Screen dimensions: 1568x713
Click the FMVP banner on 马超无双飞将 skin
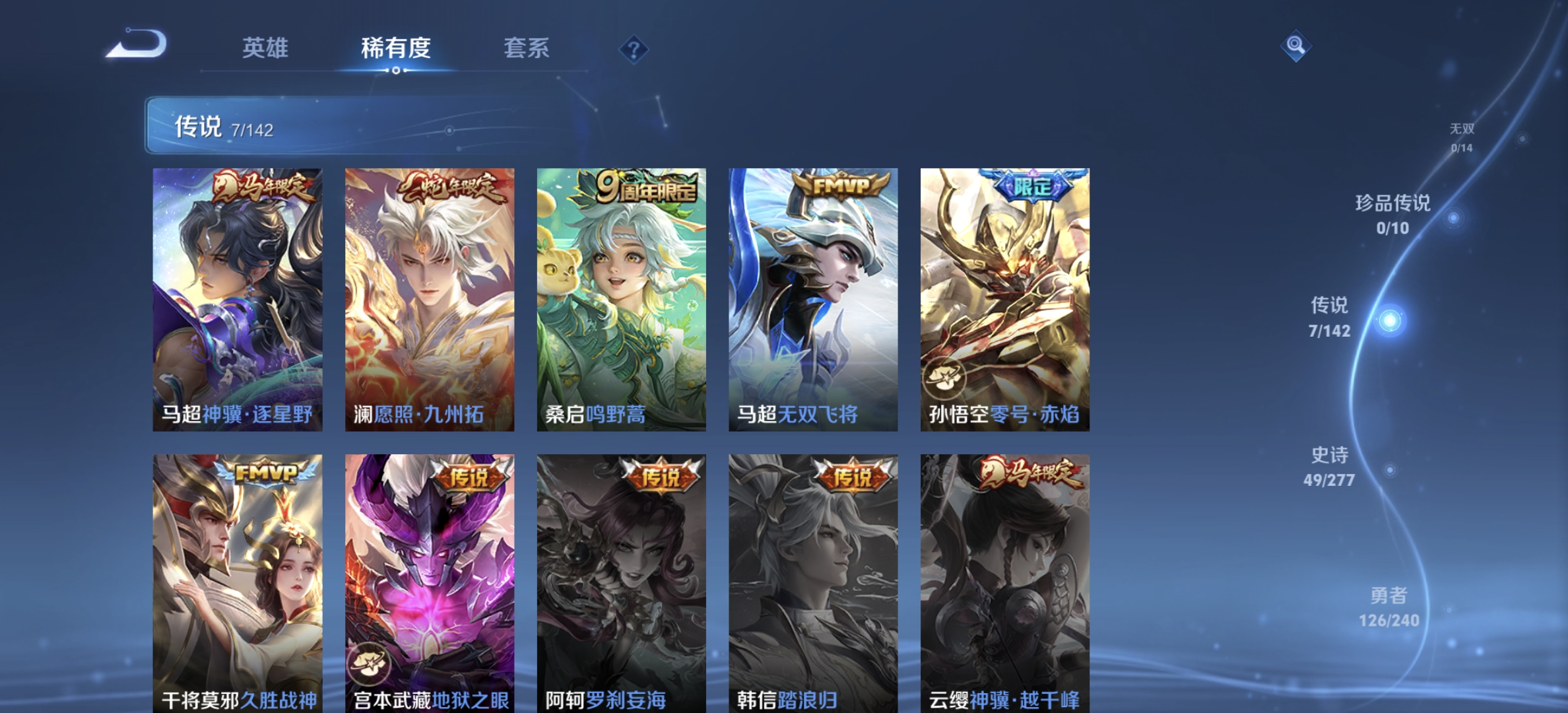tap(839, 187)
